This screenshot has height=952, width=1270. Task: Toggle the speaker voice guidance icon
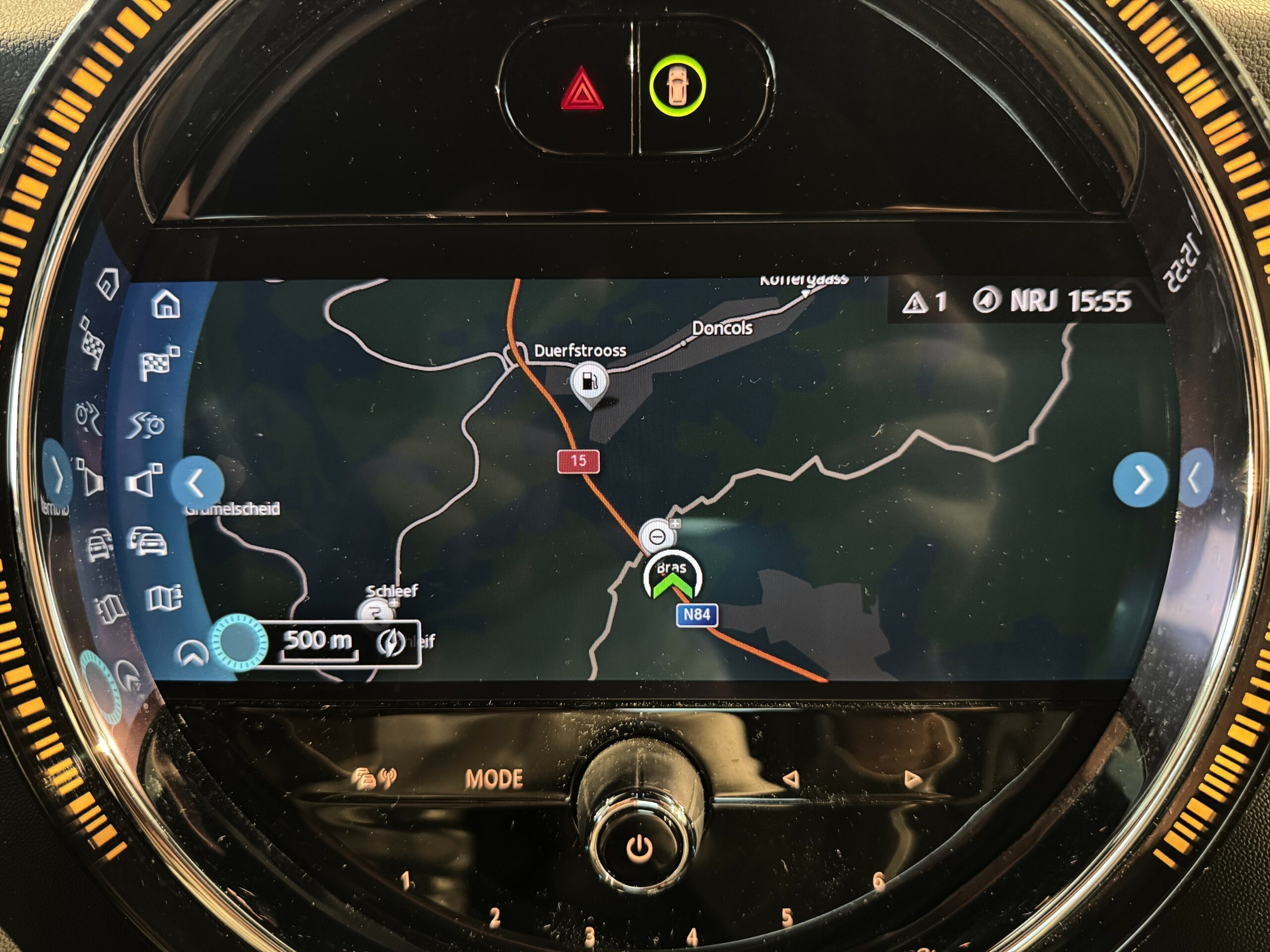click(x=143, y=480)
